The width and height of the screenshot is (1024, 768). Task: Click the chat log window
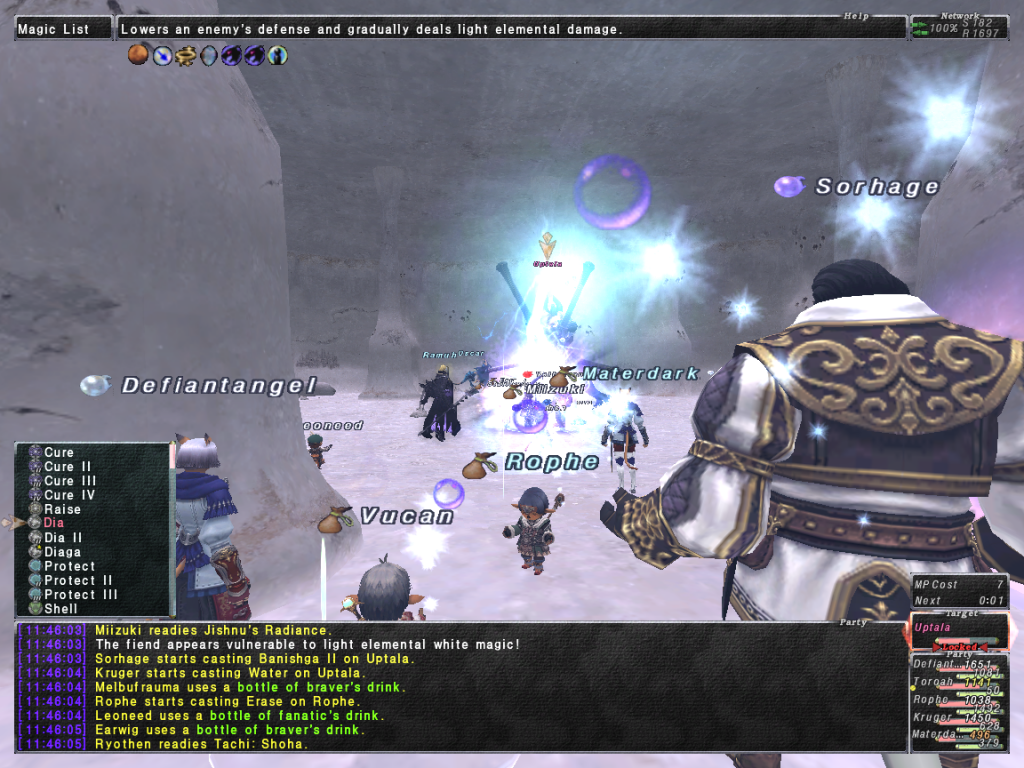(x=460, y=686)
